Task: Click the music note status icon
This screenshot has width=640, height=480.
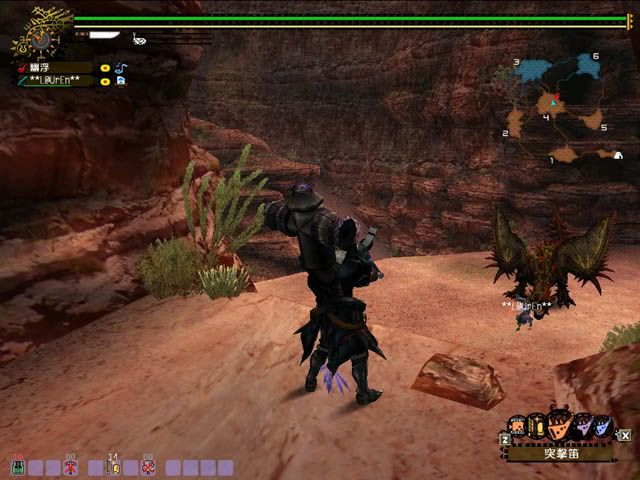Action: (120, 68)
